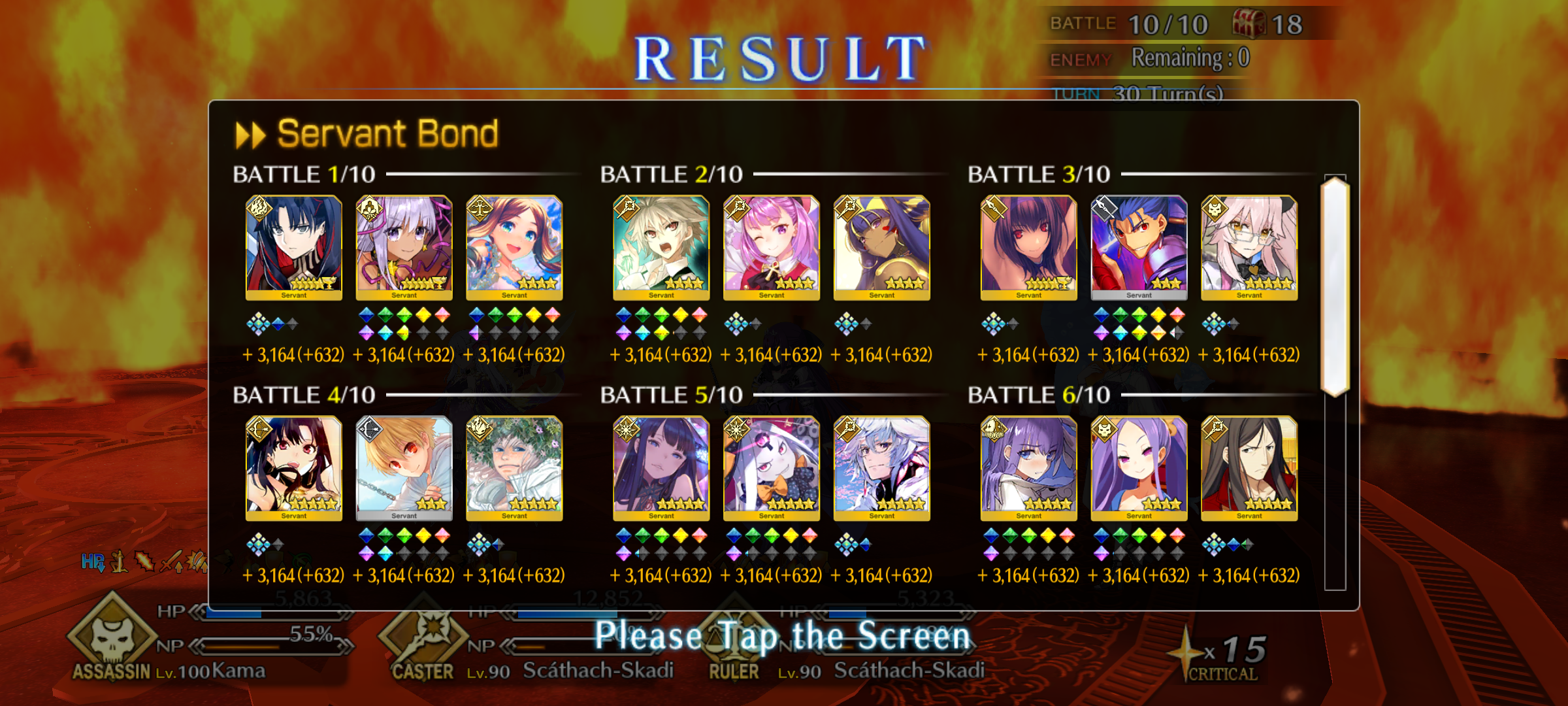The width and height of the screenshot is (1568, 706).
Task: Choose the brown-haired smiling girl servant portrait
Action: pos(514,246)
